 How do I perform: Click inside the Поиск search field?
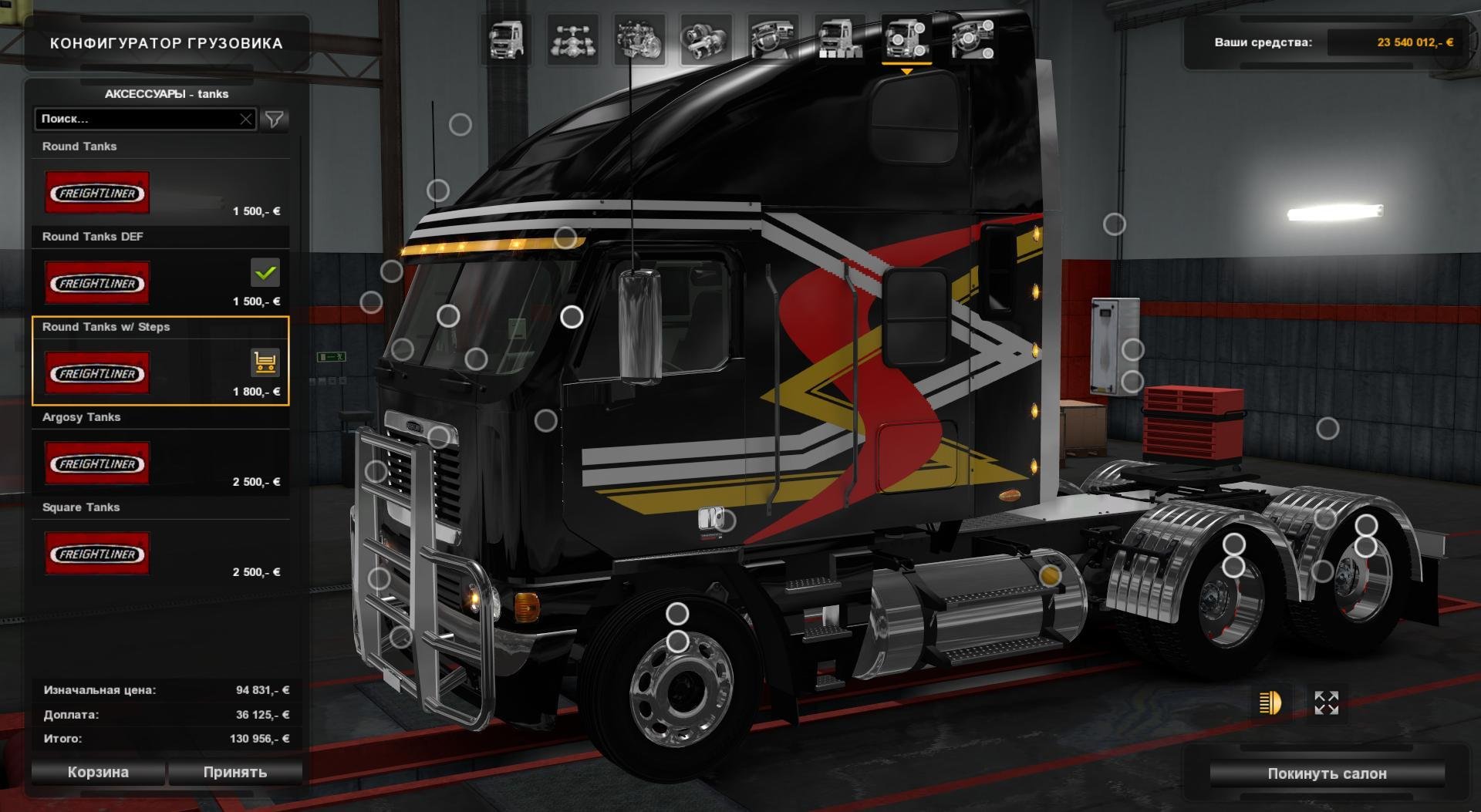click(139, 120)
